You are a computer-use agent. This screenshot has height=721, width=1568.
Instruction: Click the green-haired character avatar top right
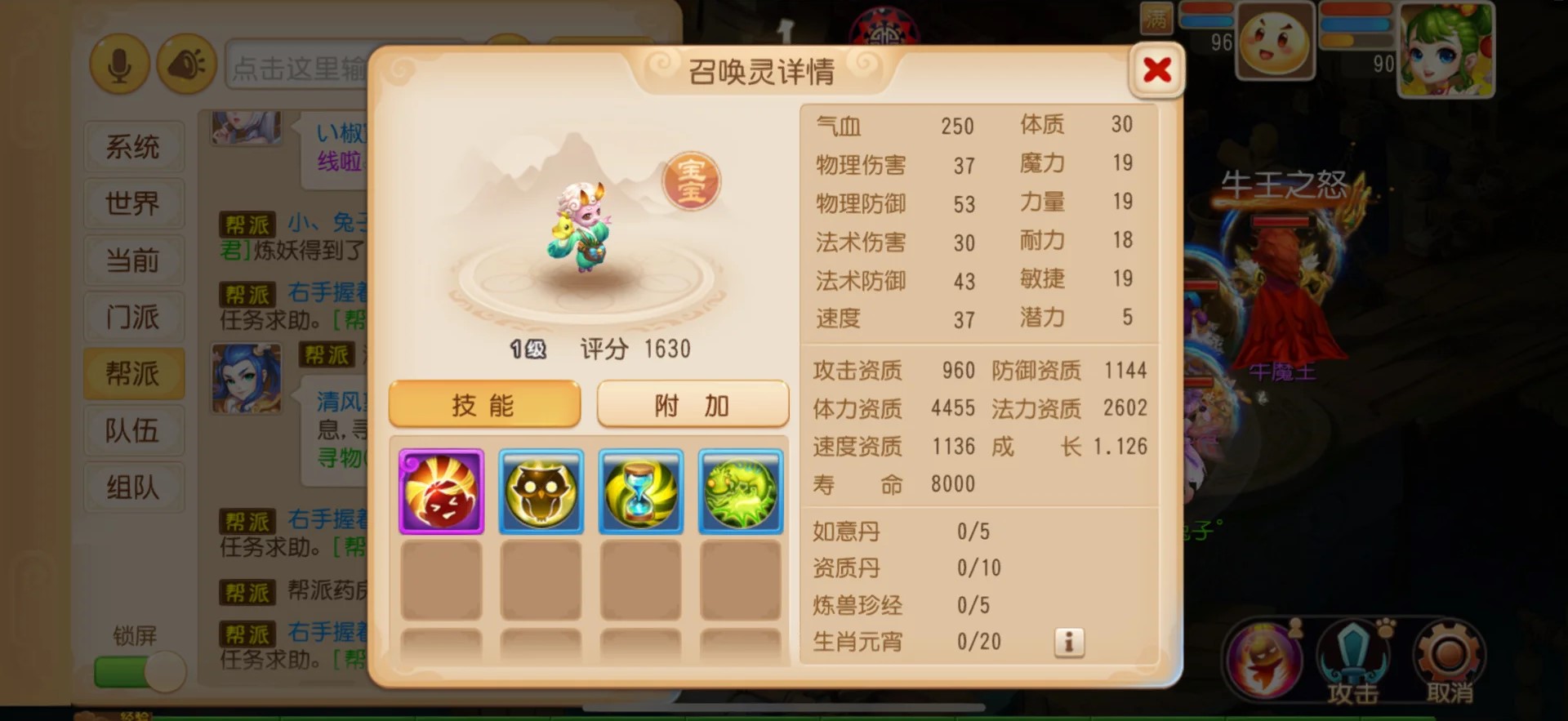pos(1446,51)
